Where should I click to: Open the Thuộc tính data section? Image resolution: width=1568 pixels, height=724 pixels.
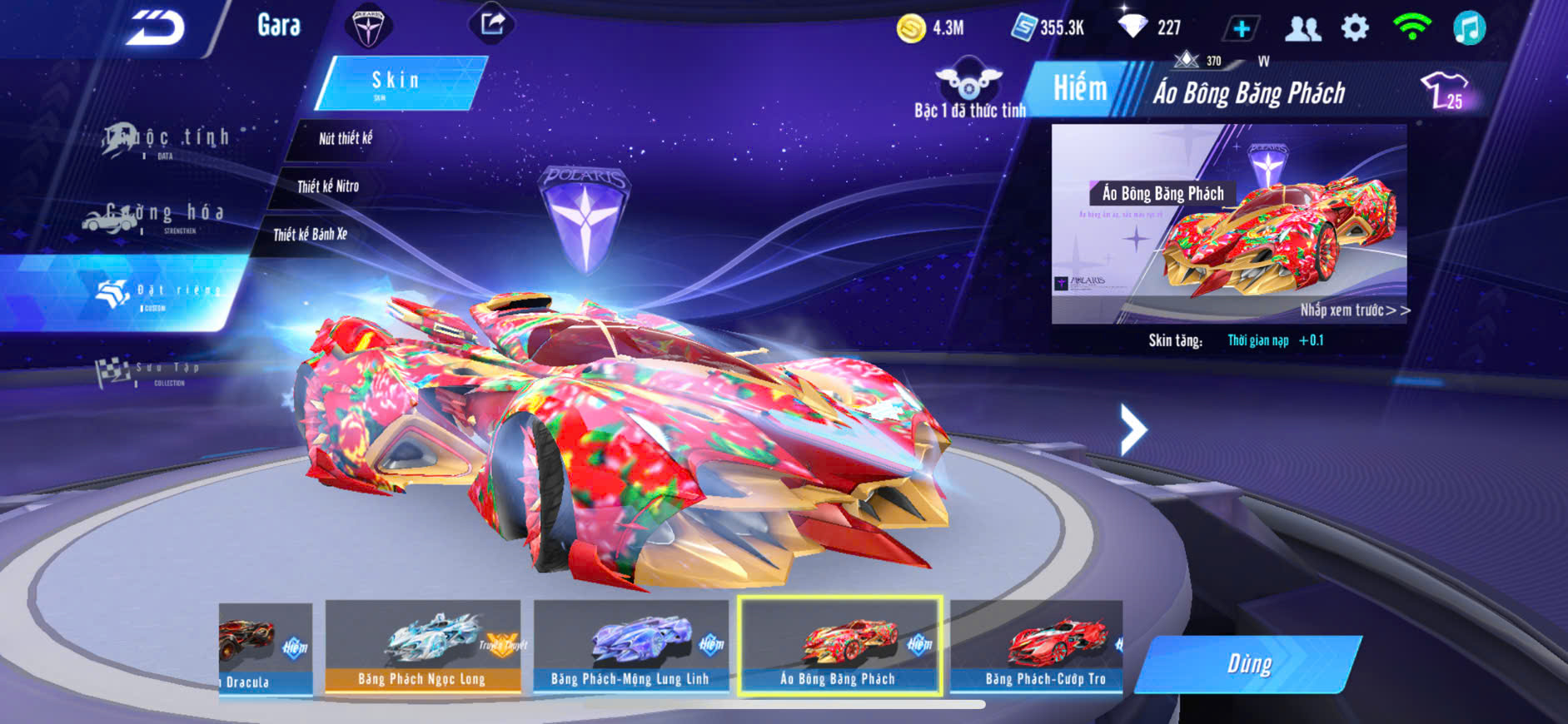167,141
